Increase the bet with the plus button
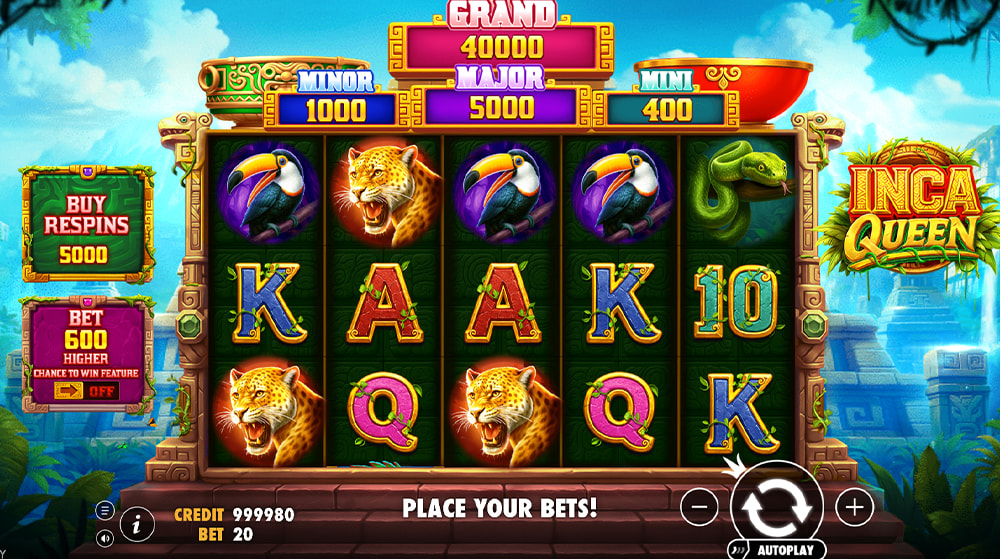The height and width of the screenshot is (559, 1000). pos(854,508)
